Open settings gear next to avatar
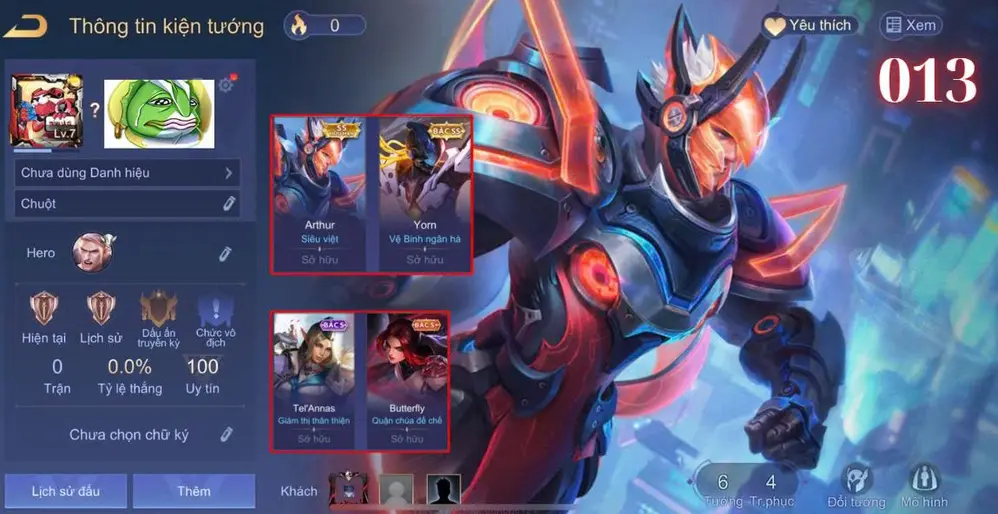 point(227,85)
